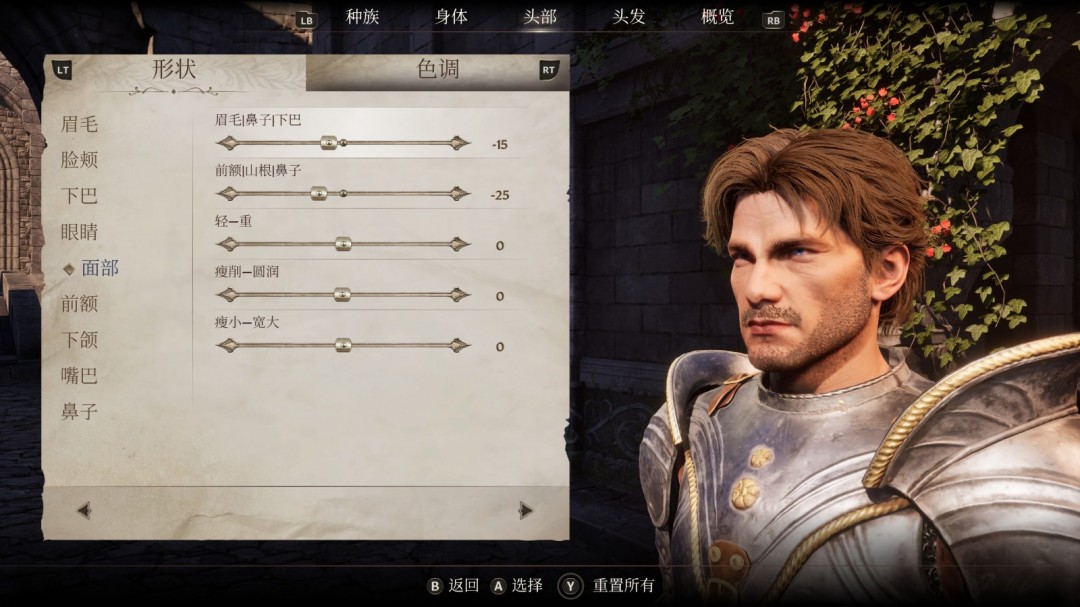Click the 轻—重 slider handle
The image size is (1080, 607).
(x=343, y=244)
